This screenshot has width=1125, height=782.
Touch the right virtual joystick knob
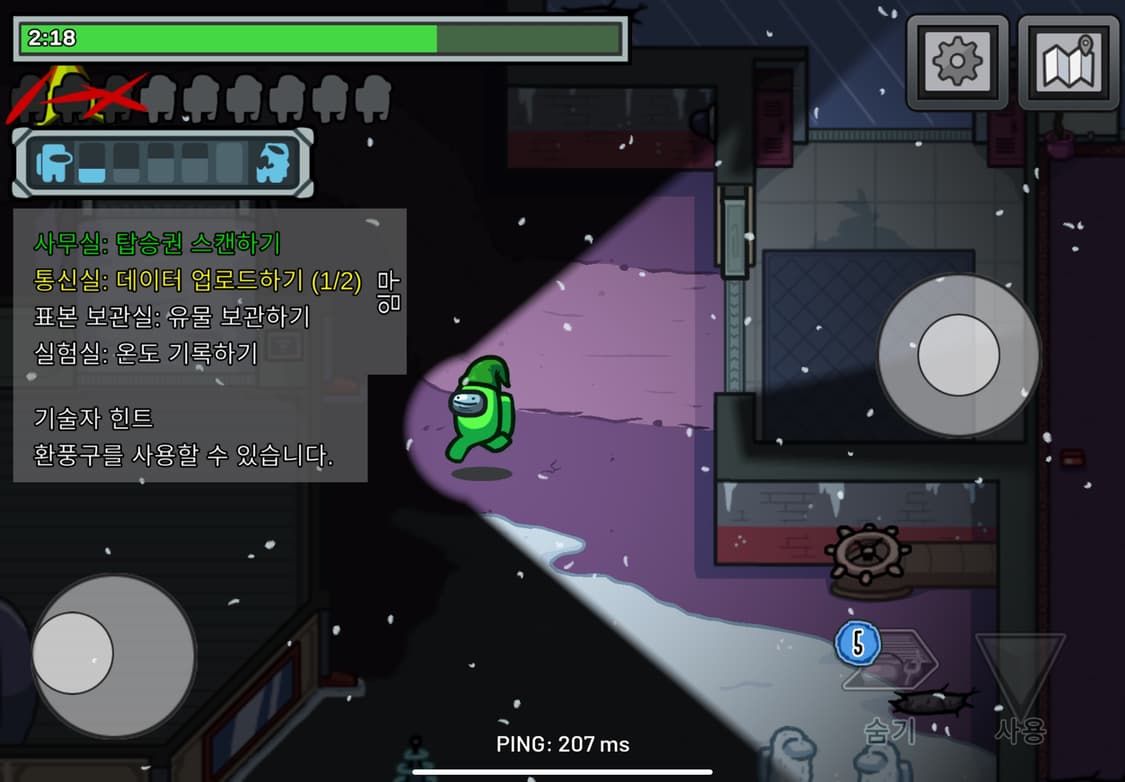coord(958,355)
